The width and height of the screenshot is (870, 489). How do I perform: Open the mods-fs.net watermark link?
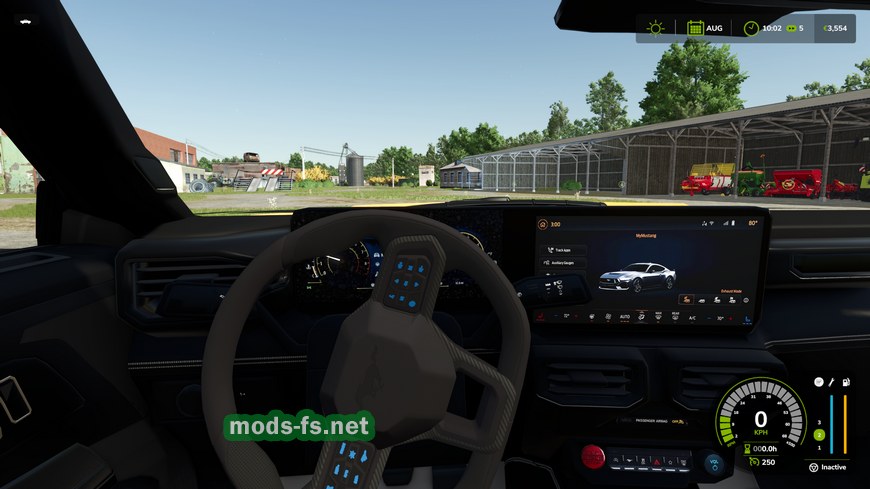coord(299,427)
